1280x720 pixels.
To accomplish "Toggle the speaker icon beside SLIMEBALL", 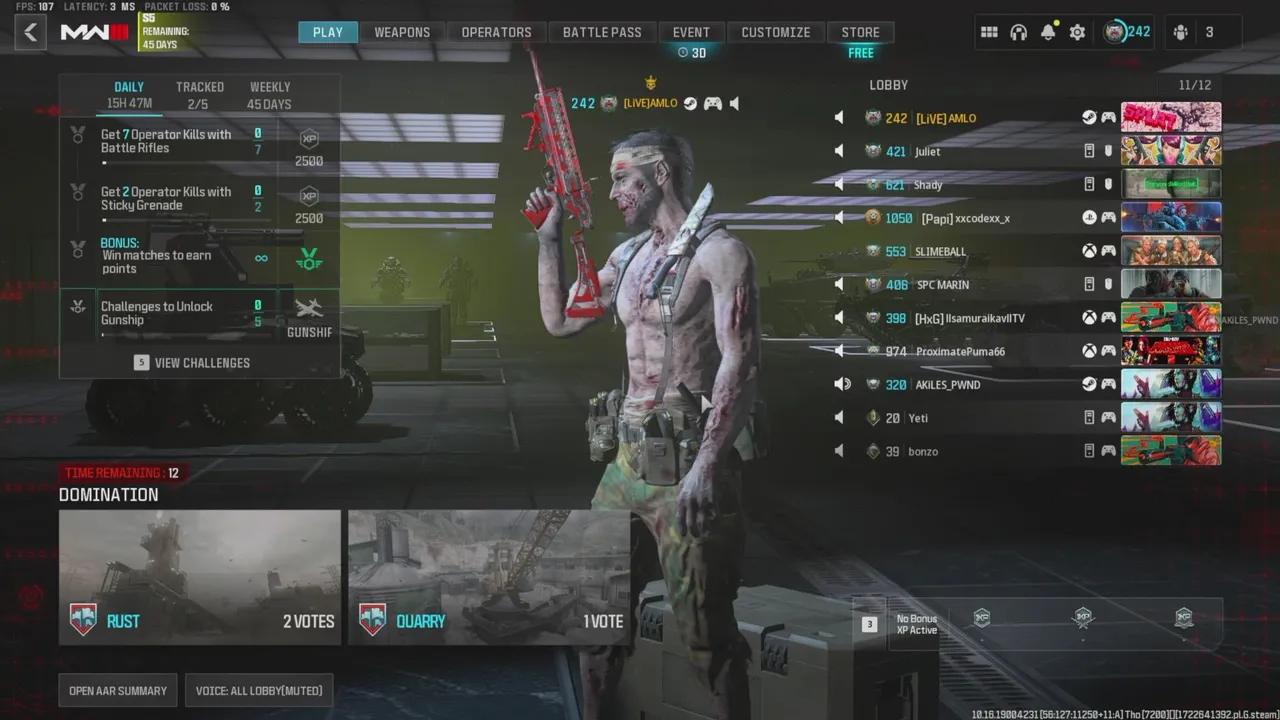I will pyautogui.click(x=839, y=251).
